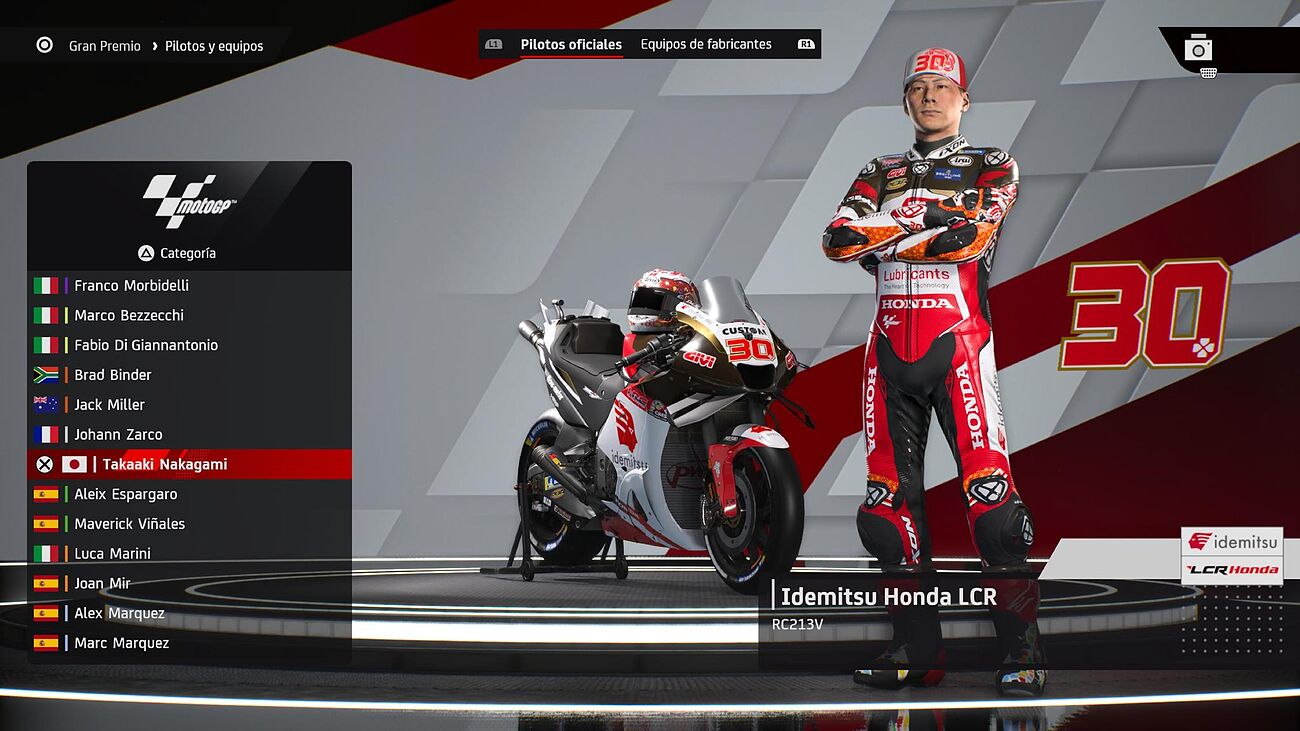Choose Marco Bezzecchi from the rider list
Screen dimensions: 1300x731
pos(129,315)
